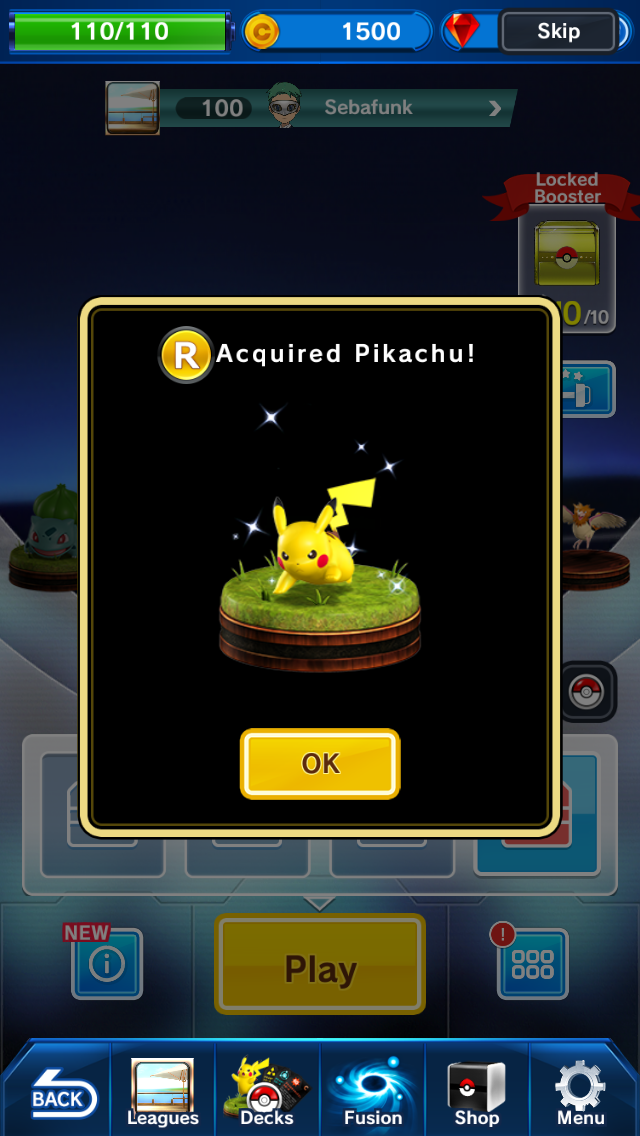Skip using the top Skip button
640x1136 pixels.
point(558,31)
